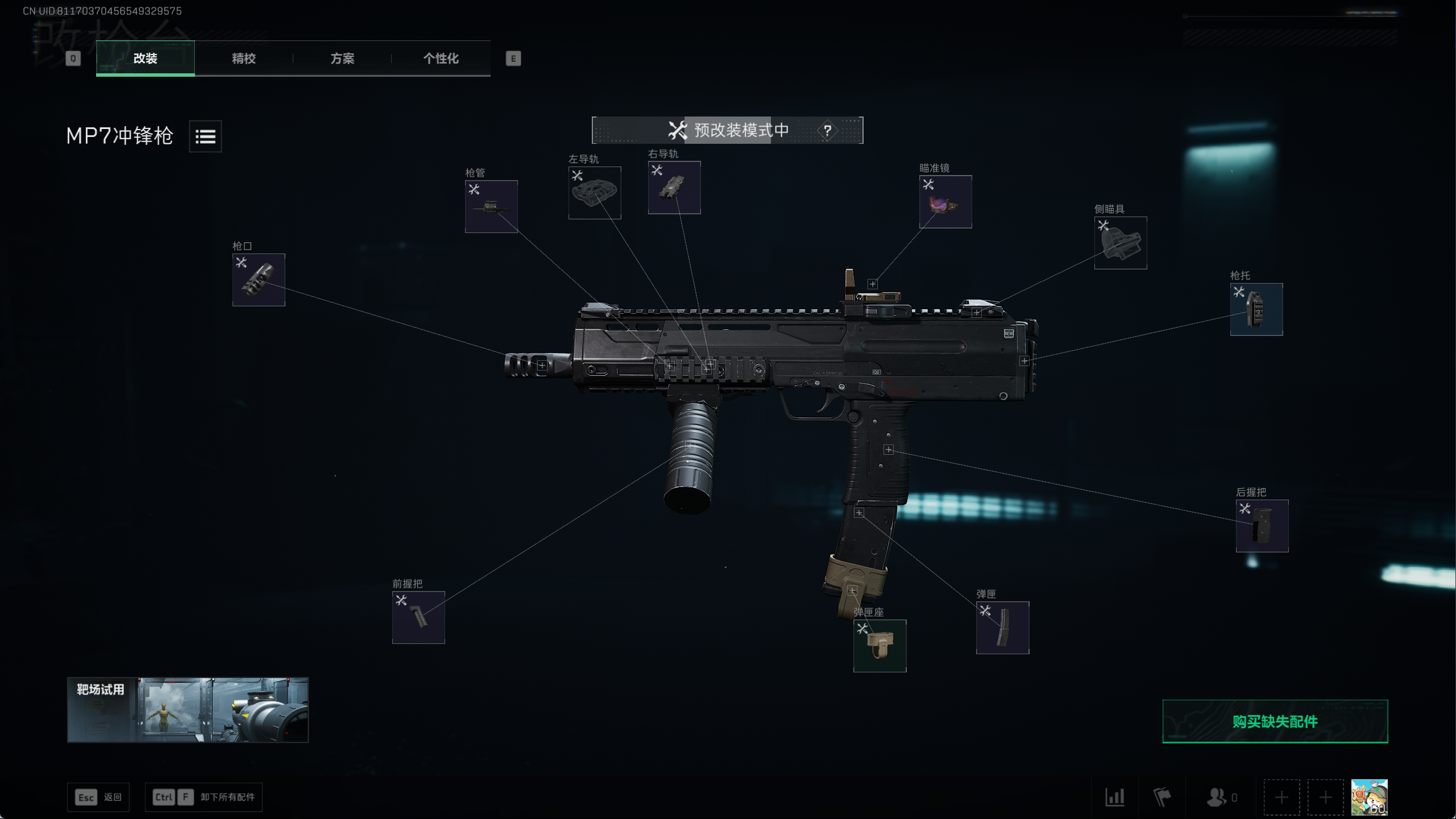Open the 方案 tab
Screen dimensions: 1456x819
342,59
